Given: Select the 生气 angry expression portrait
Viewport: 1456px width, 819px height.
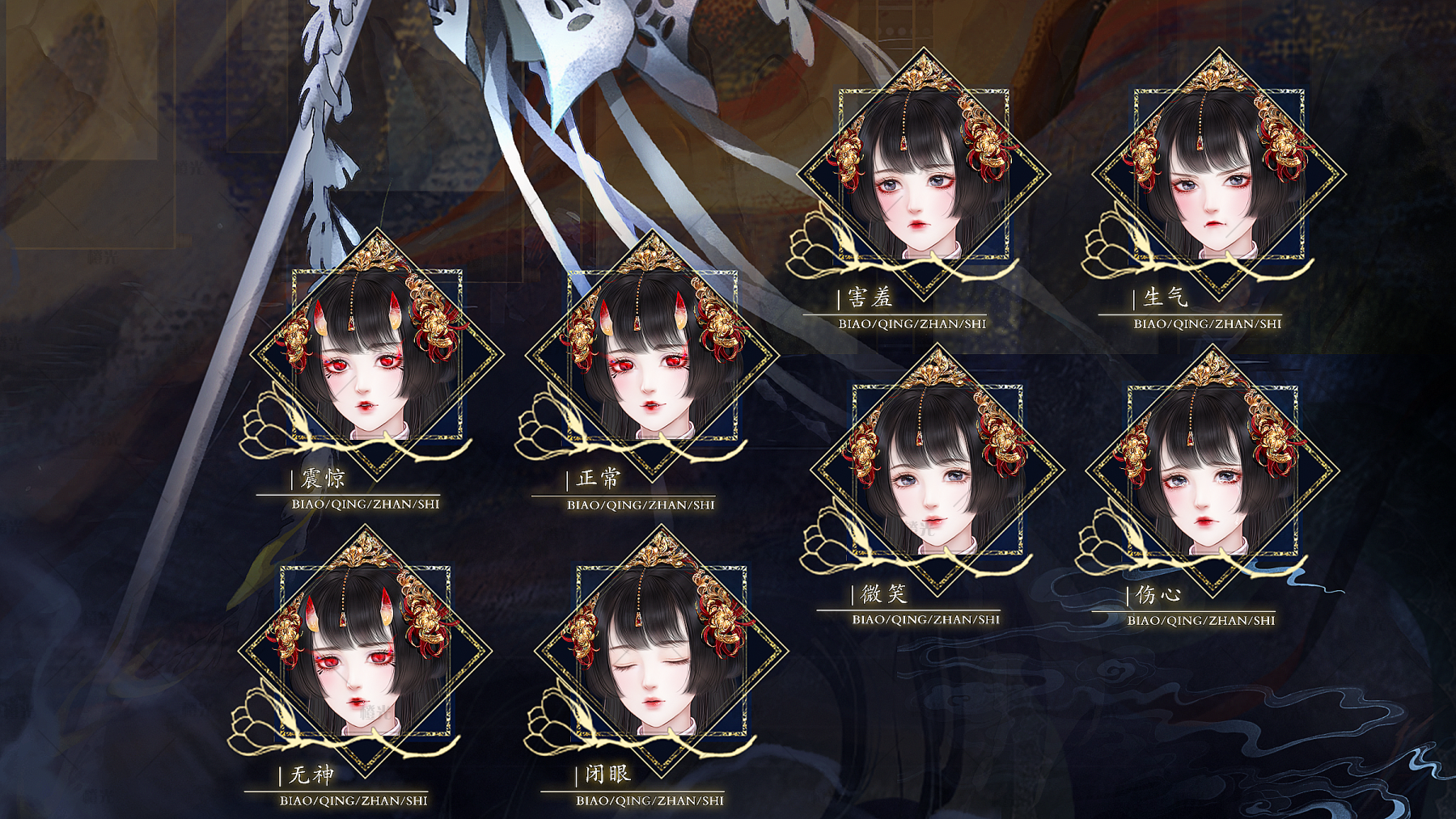Looking at the screenshot, I should [x=1218, y=175].
